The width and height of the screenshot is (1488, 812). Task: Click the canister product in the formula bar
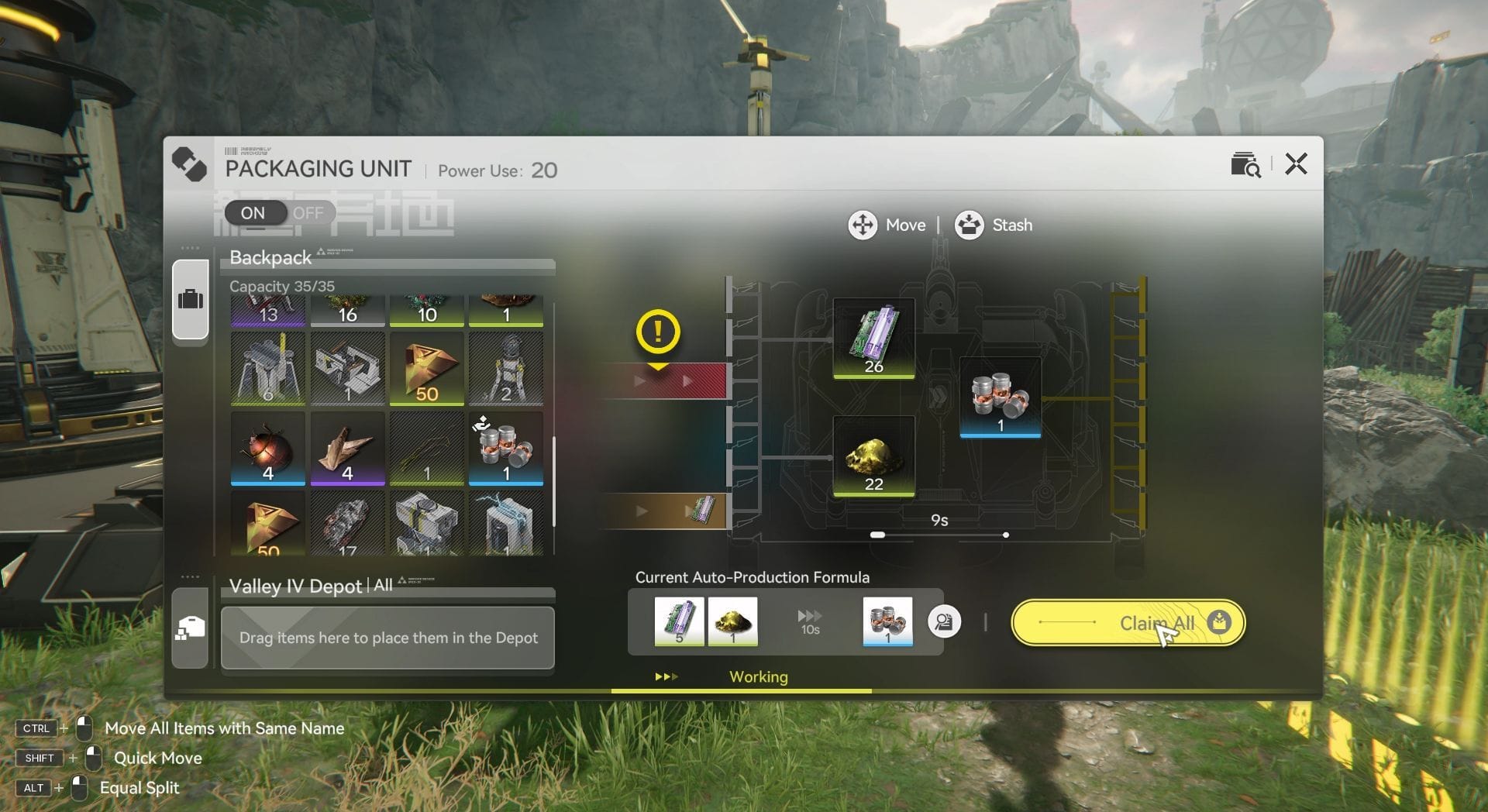[887, 621]
